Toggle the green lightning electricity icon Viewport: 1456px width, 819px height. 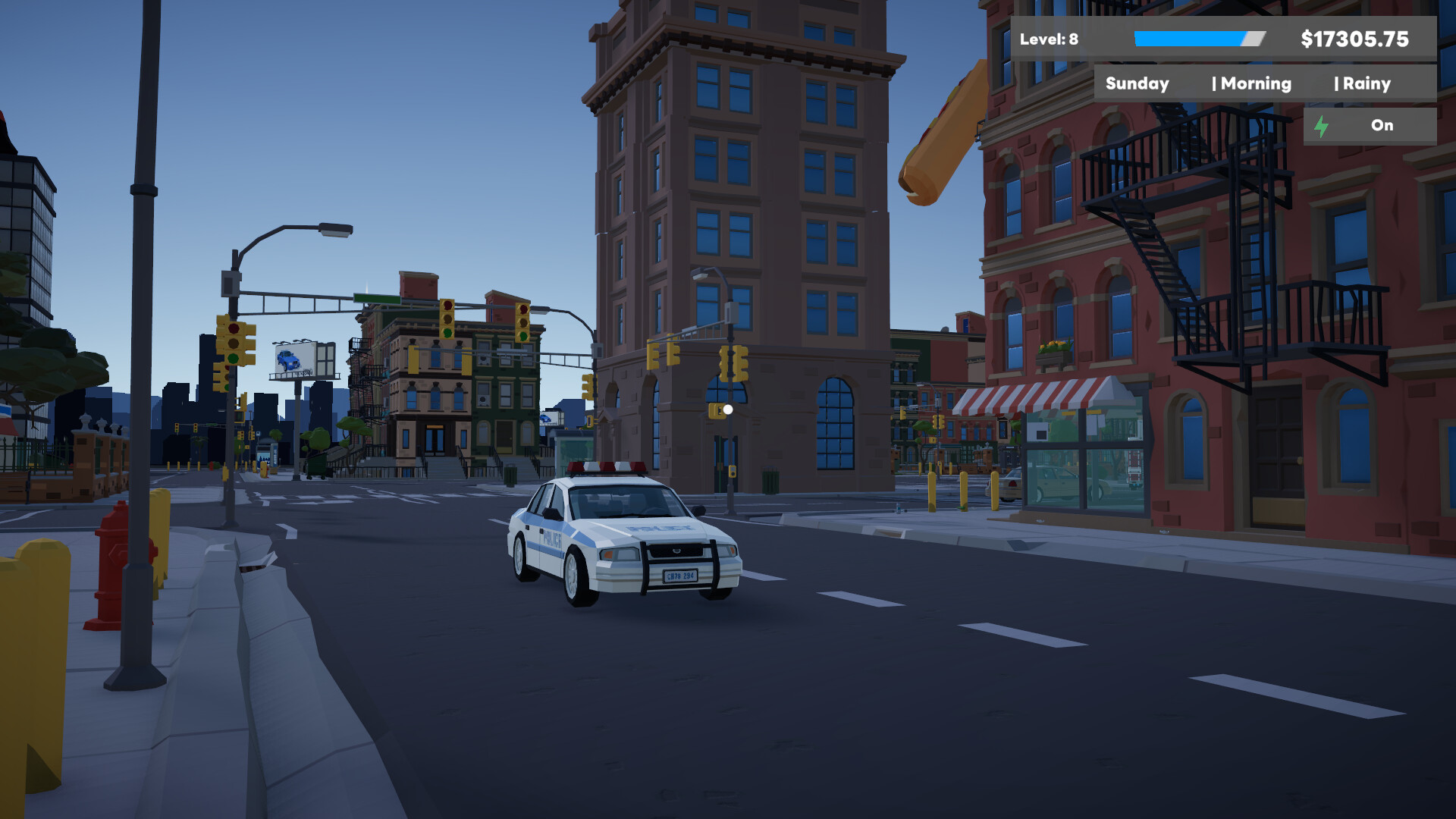point(1323,126)
